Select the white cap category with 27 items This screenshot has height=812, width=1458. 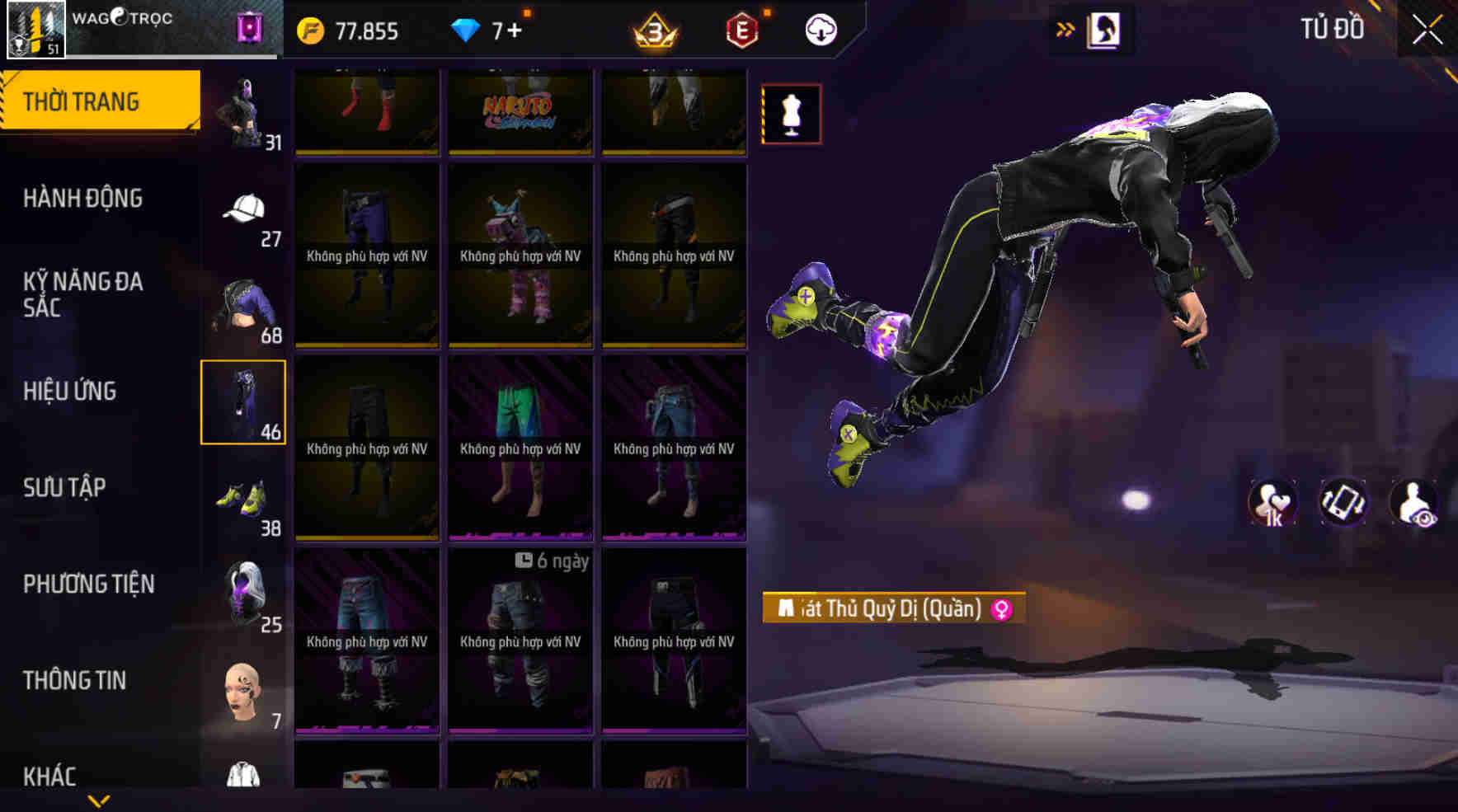coord(243,210)
